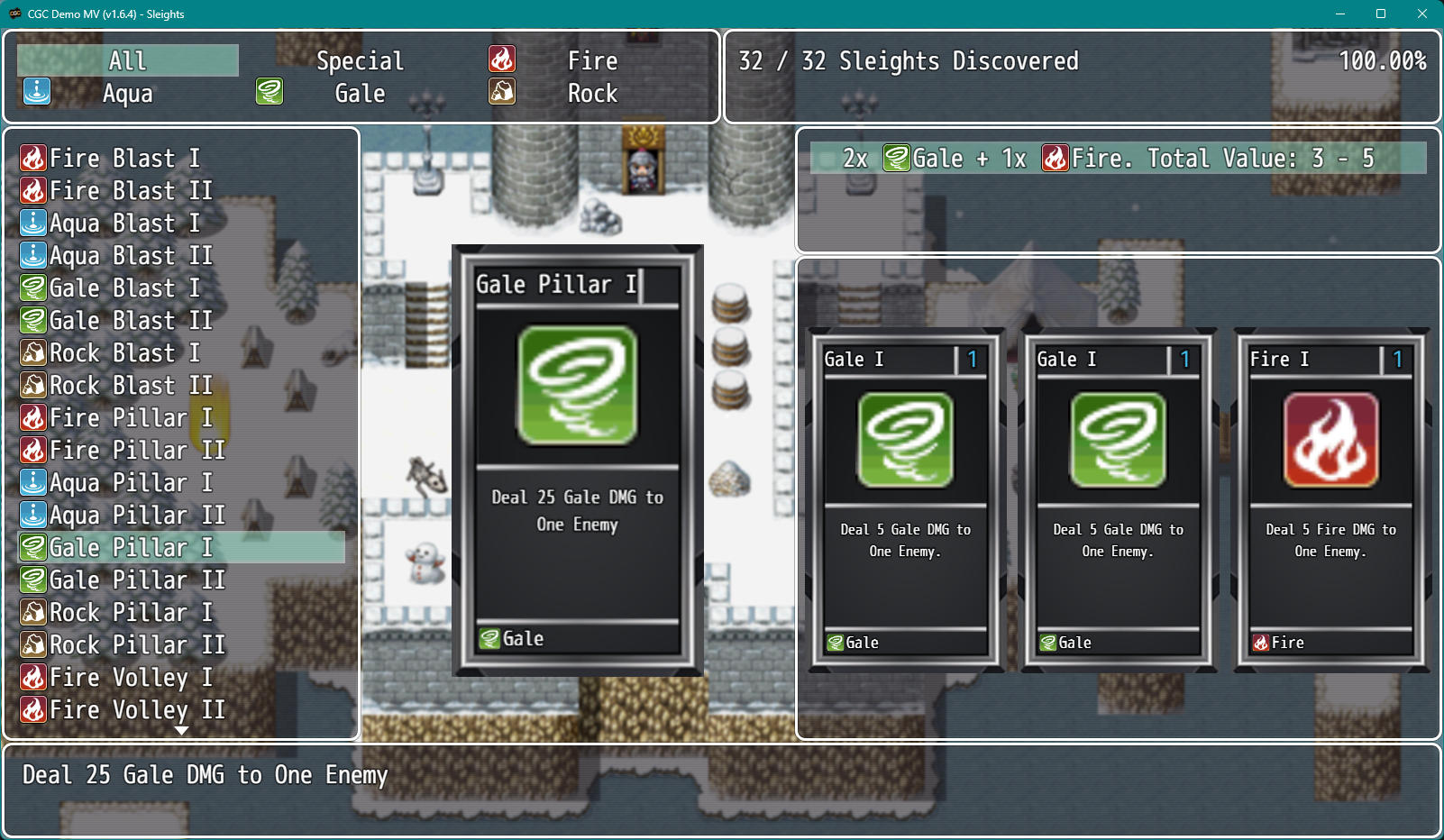Select Fire Blast I in list
The width and height of the screenshot is (1444, 840).
[124, 159]
